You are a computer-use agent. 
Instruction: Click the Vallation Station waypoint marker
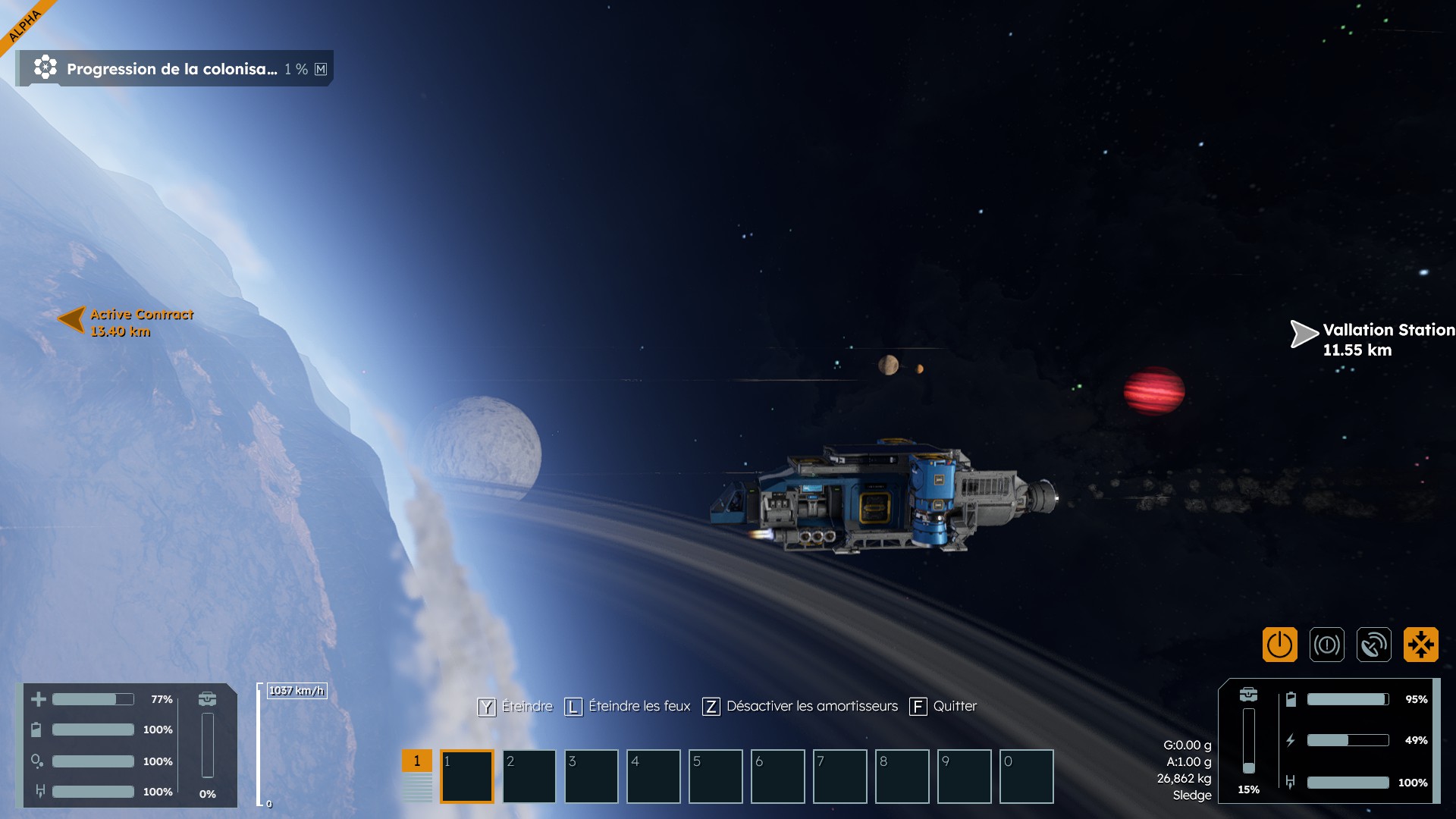point(1304,334)
